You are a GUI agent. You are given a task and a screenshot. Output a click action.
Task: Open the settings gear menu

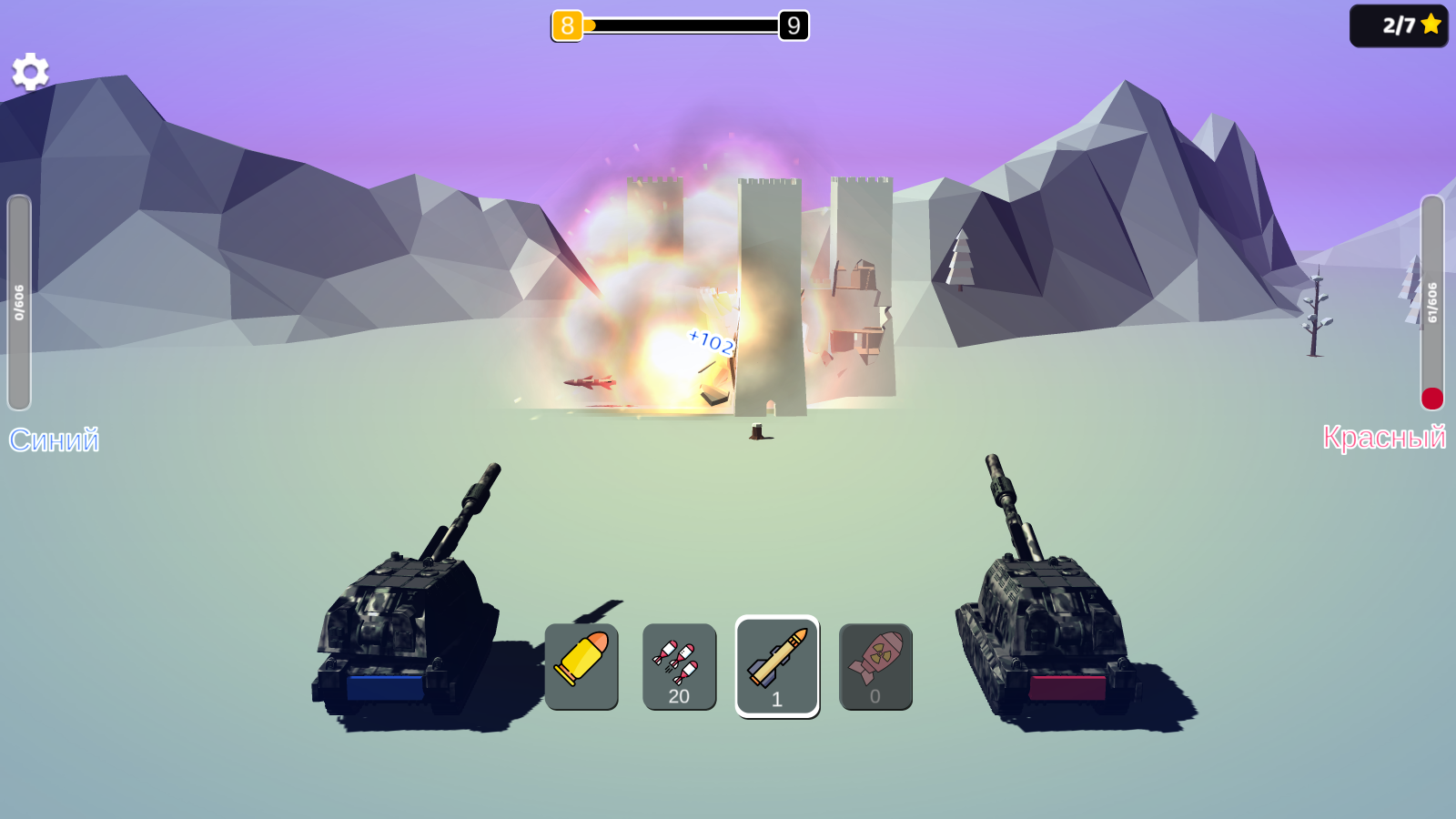pos(30,70)
